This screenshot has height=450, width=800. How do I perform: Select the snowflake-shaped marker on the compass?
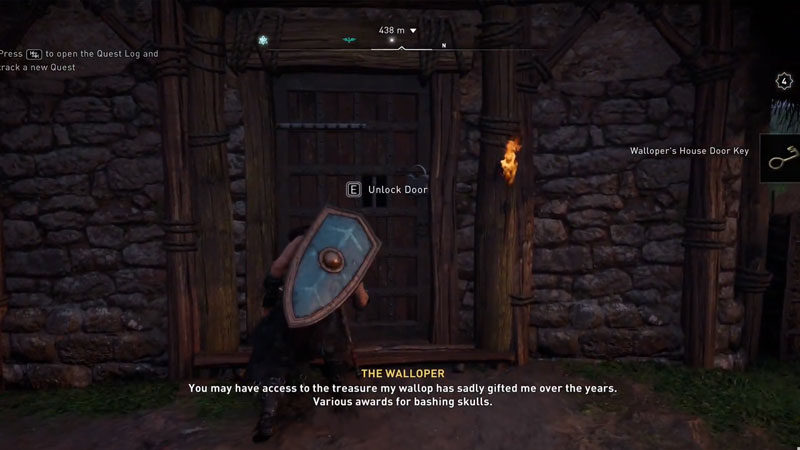[263, 41]
